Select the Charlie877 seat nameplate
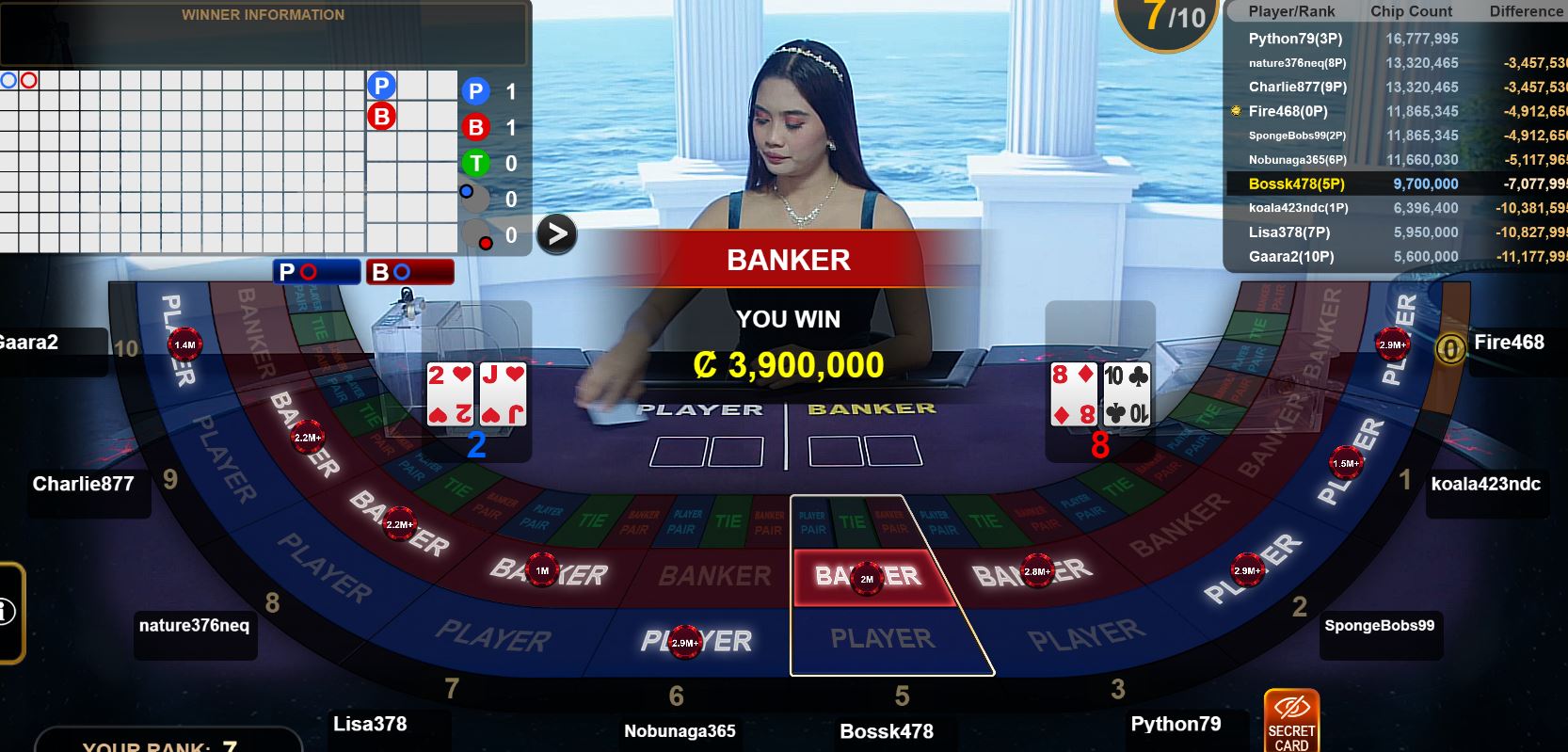Viewport: 1568px width, 752px height. (83, 484)
